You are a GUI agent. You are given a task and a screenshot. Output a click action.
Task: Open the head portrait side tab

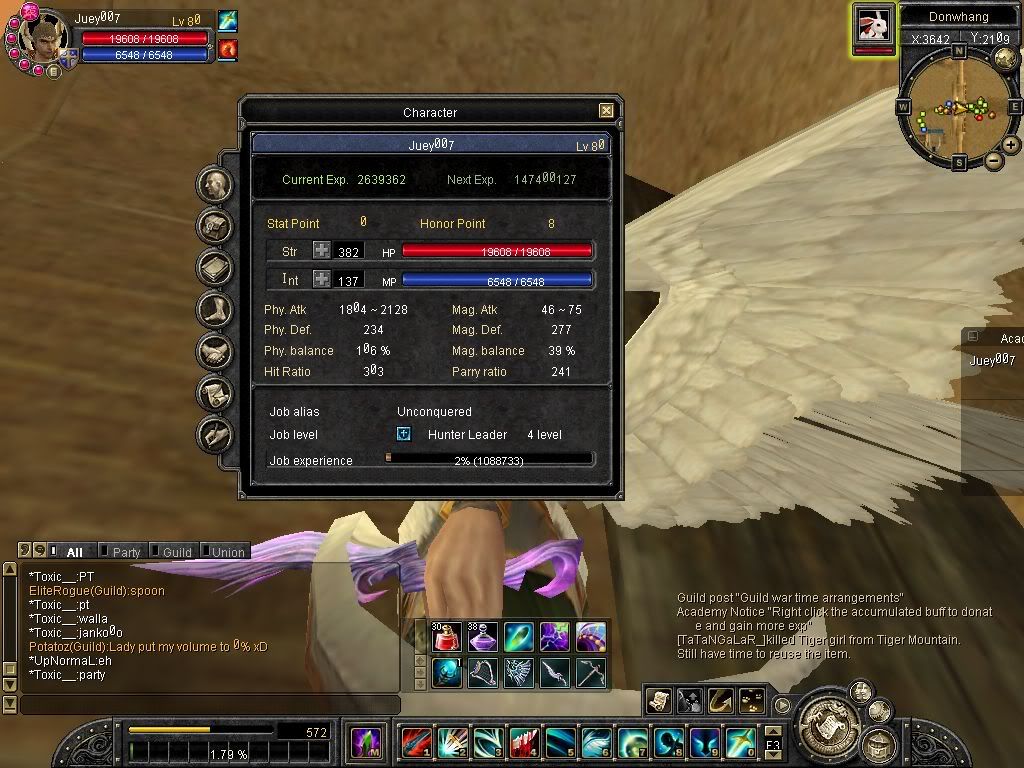[x=215, y=185]
